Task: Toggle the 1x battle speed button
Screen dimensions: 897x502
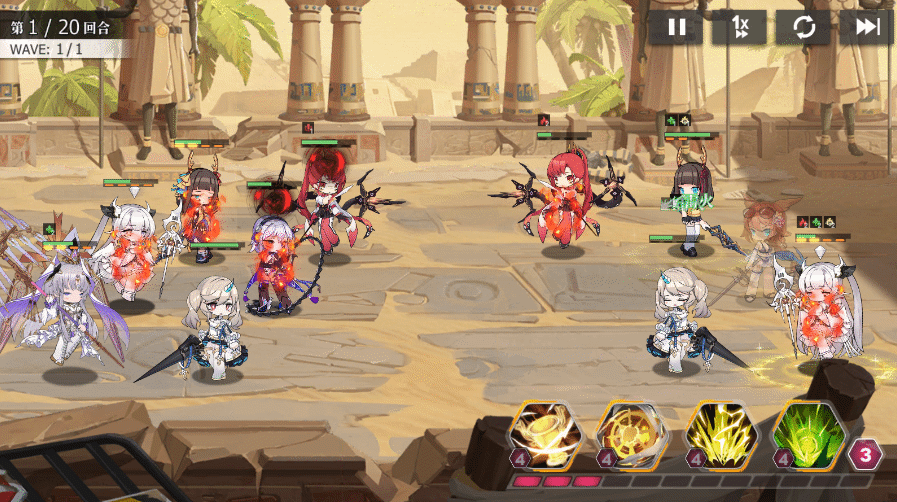Action: [x=739, y=27]
